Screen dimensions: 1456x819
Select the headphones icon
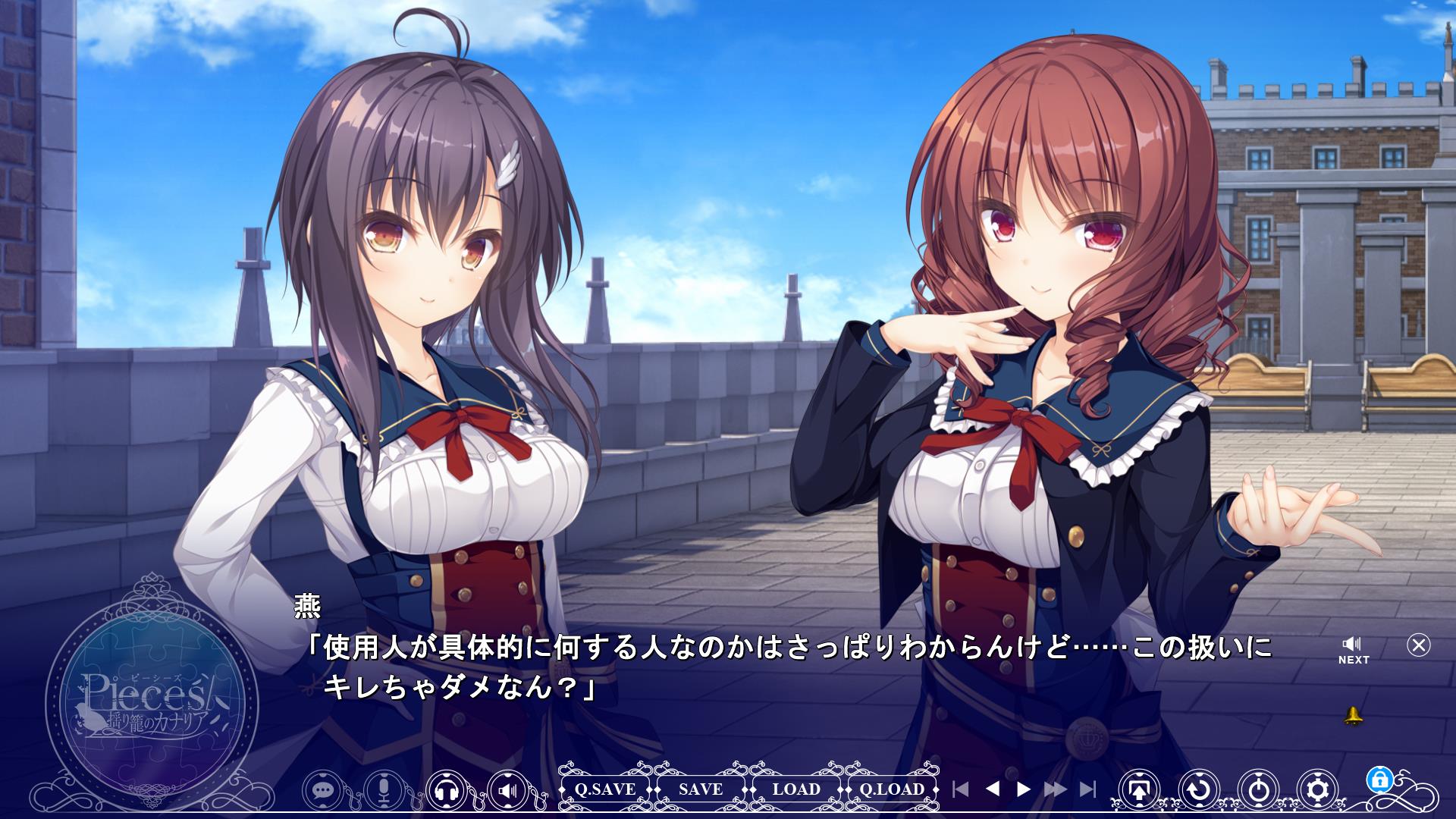coord(447,790)
